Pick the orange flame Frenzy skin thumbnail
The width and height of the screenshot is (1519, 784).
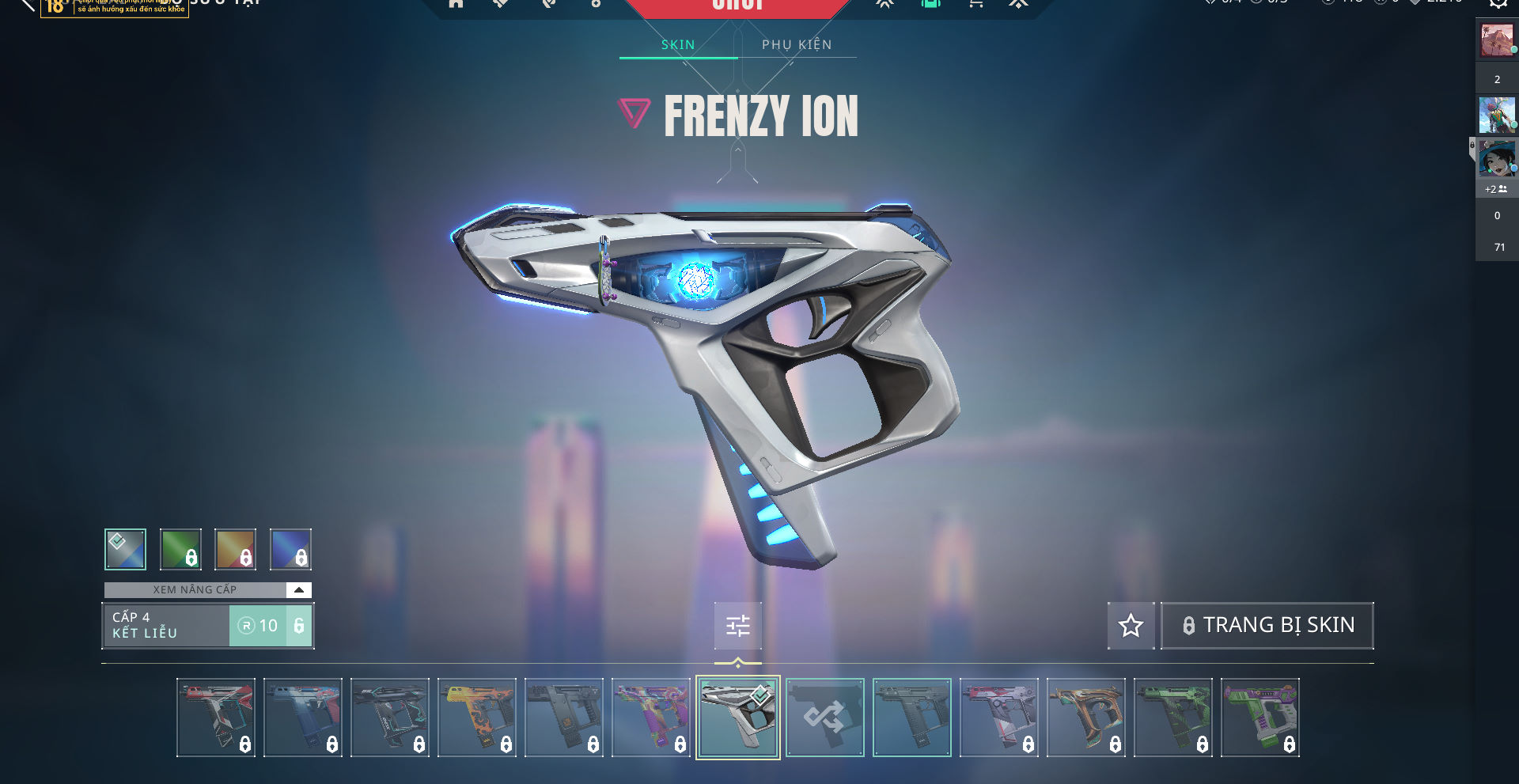point(476,718)
